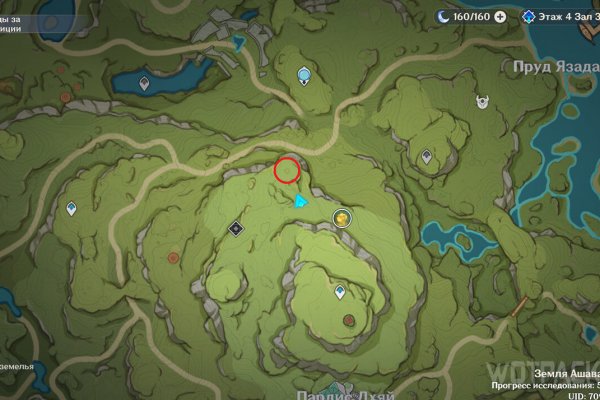Click the gold ringed quest marker

point(342,217)
